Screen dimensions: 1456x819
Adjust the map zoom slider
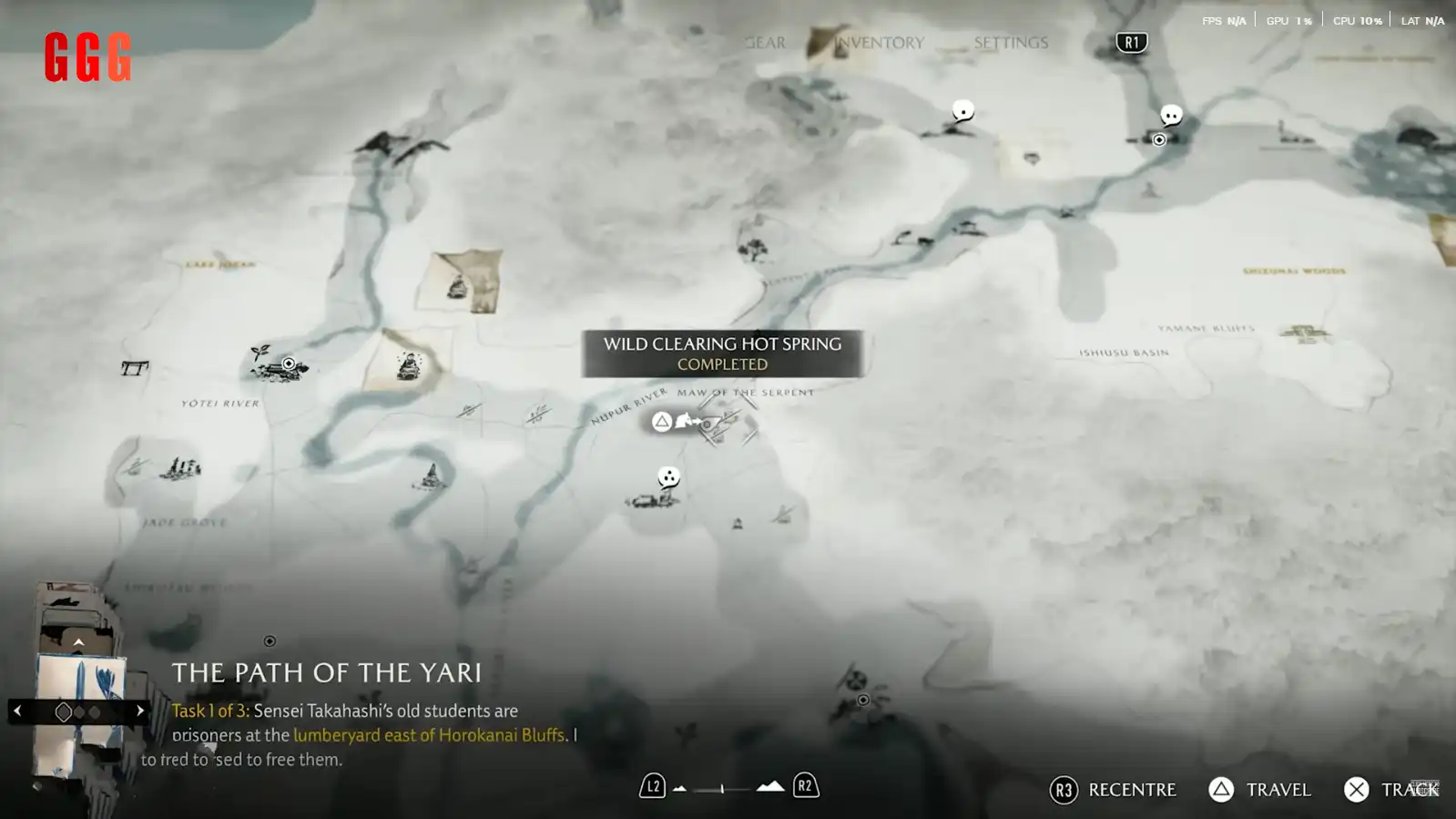(x=723, y=788)
